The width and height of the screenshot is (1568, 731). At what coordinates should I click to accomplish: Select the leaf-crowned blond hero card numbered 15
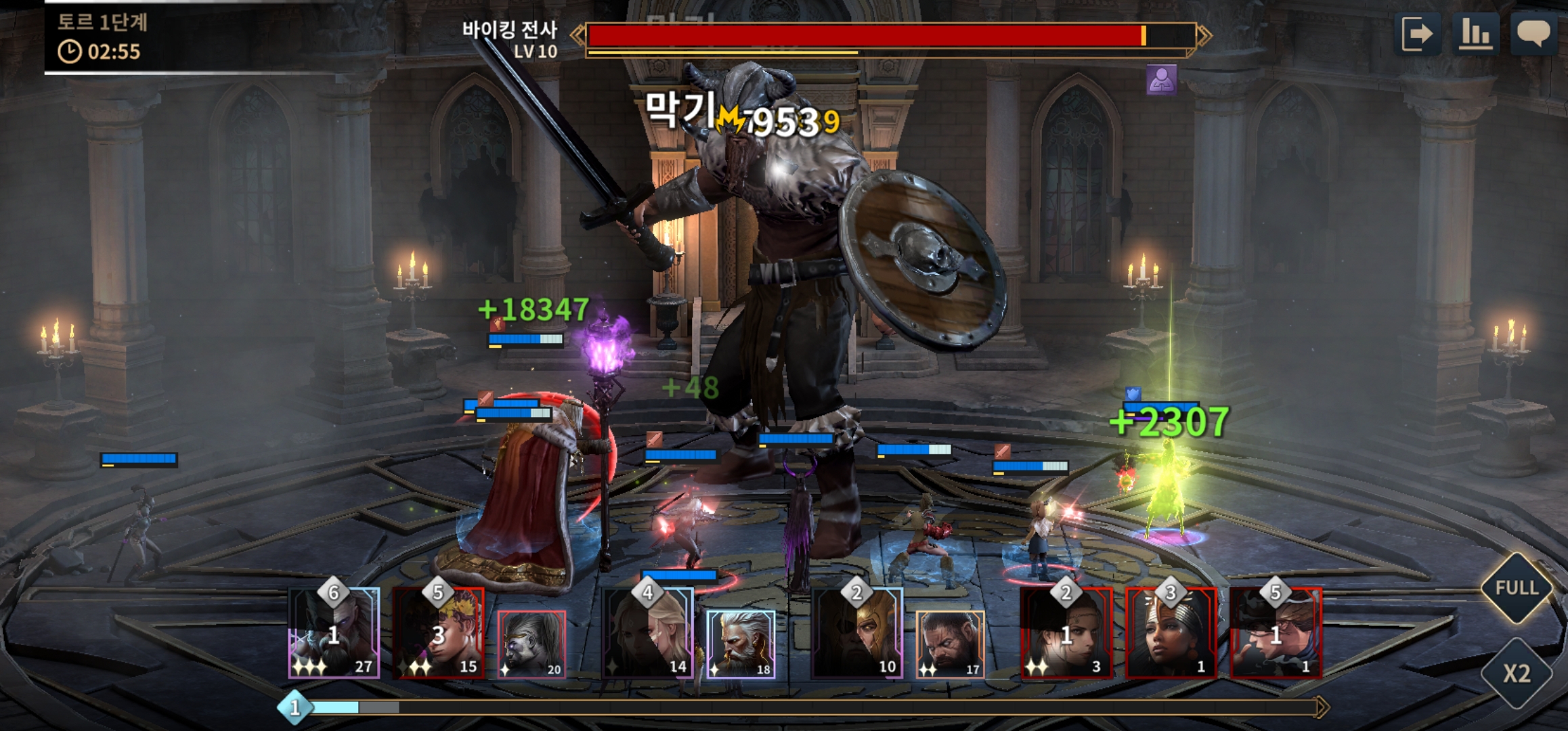tap(439, 633)
